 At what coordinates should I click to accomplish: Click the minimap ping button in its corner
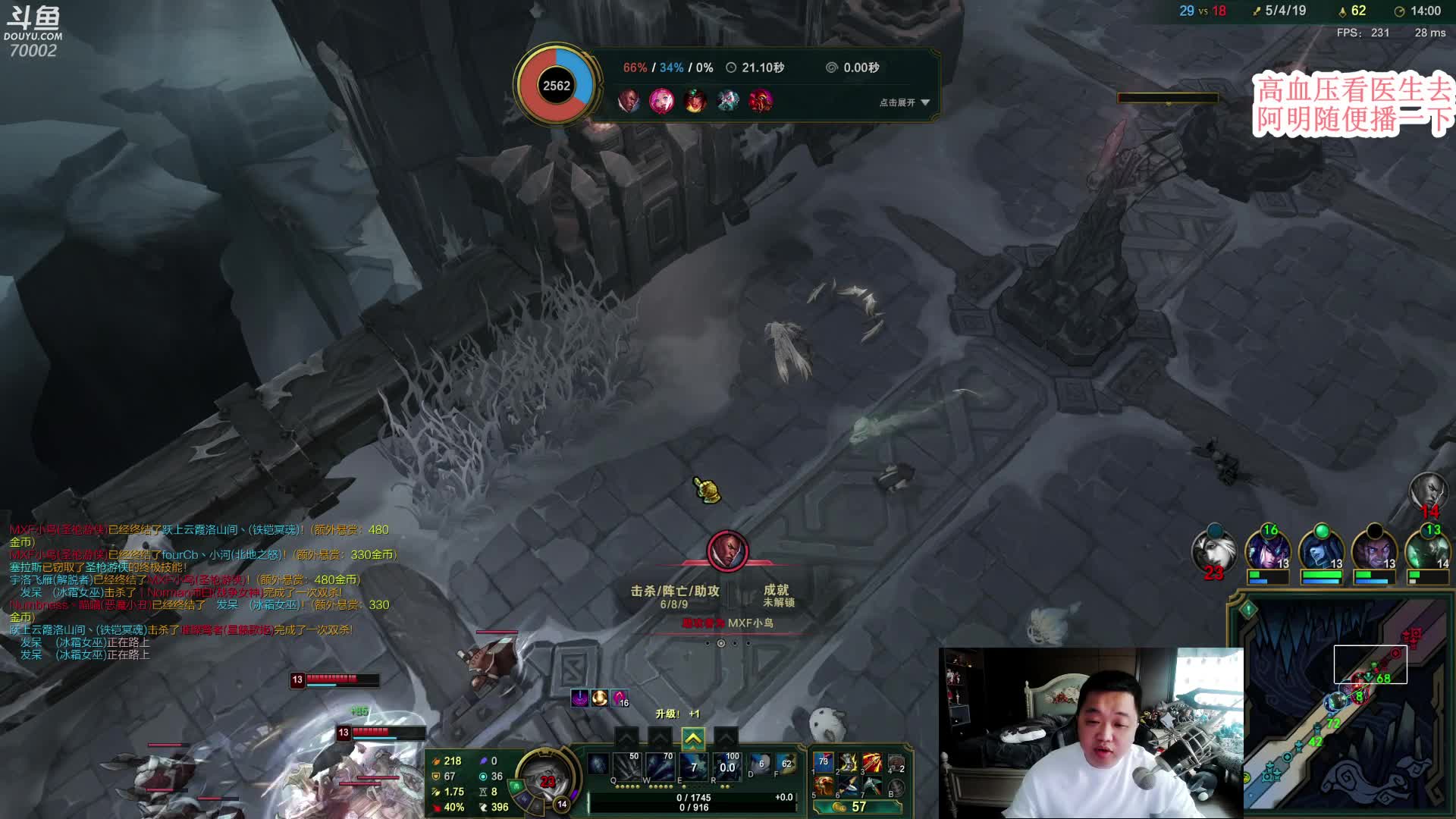pyautogui.click(x=1247, y=608)
